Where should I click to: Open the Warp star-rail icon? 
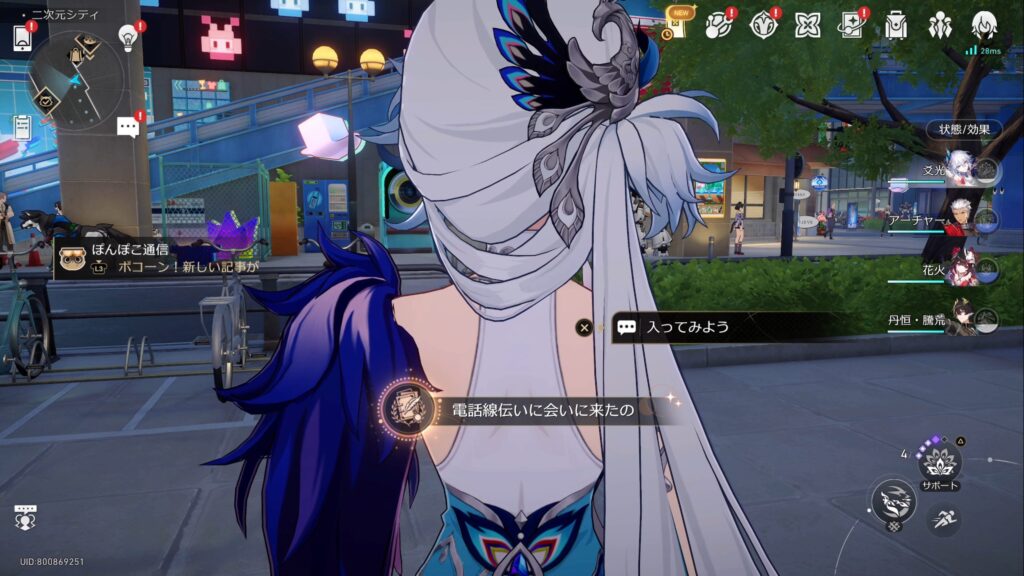coord(720,25)
